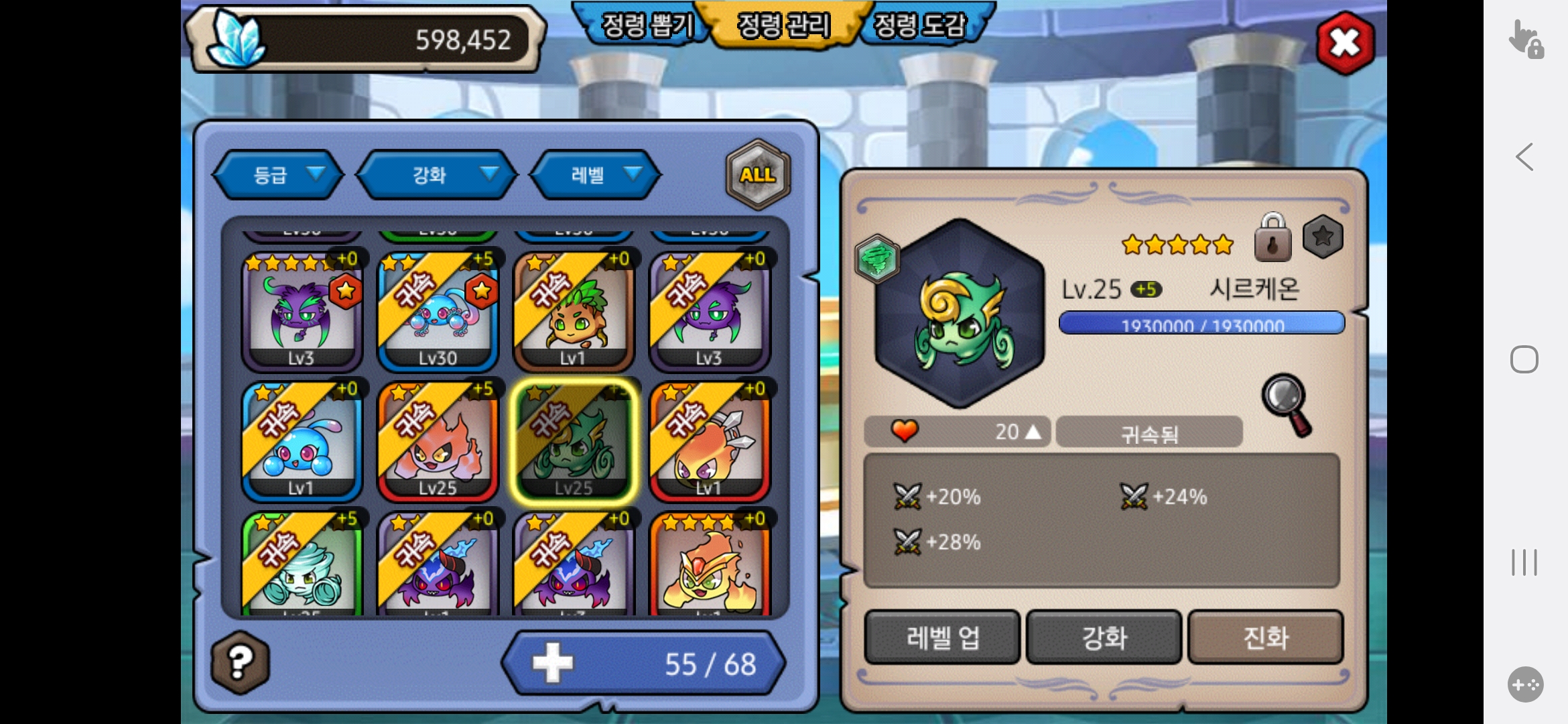Toggle the ALL hexagon filter
The image size is (1568, 724).
[x=758, y=175]
